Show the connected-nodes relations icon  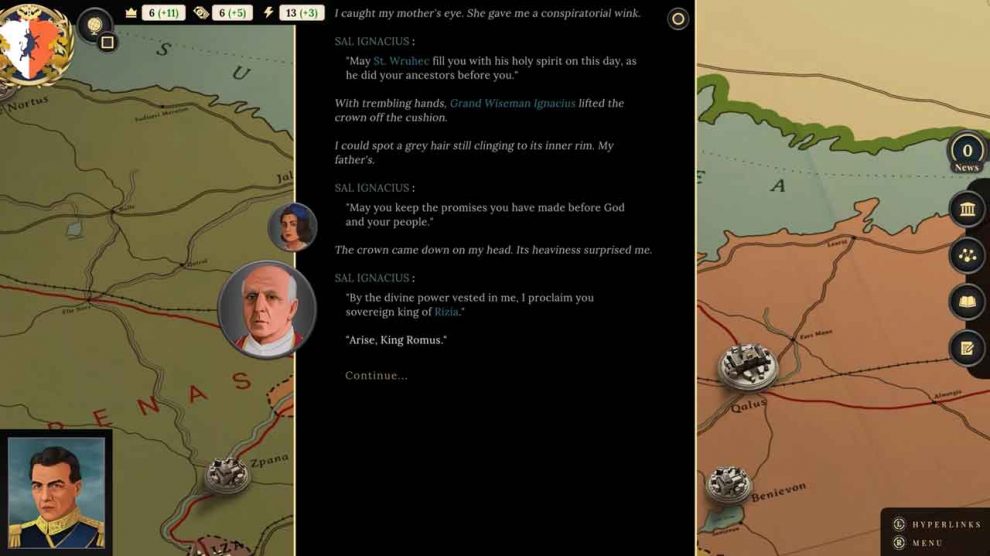click(967, 255)
